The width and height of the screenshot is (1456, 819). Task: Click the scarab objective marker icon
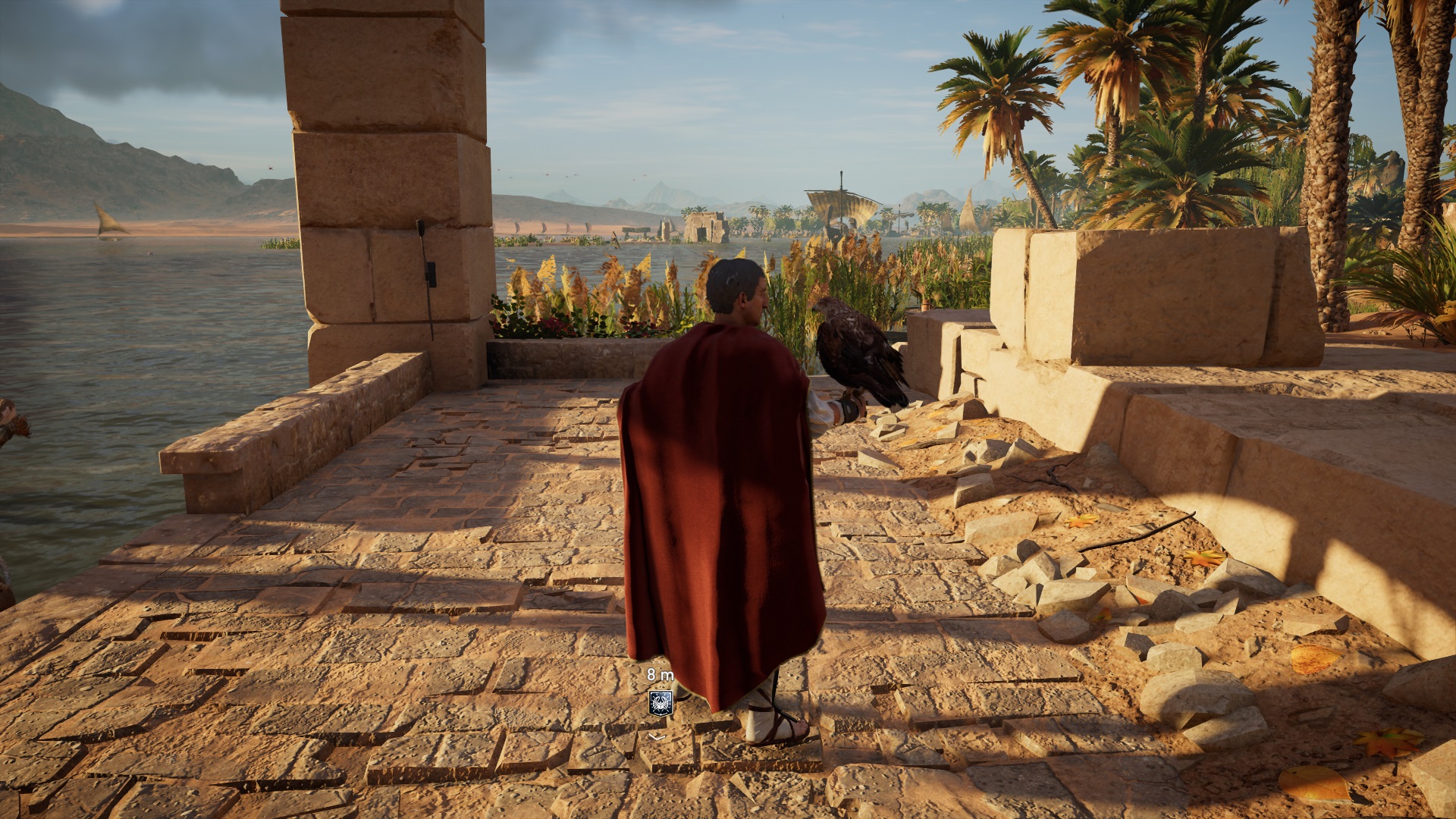pyautogui.click(x=661, y=703)
